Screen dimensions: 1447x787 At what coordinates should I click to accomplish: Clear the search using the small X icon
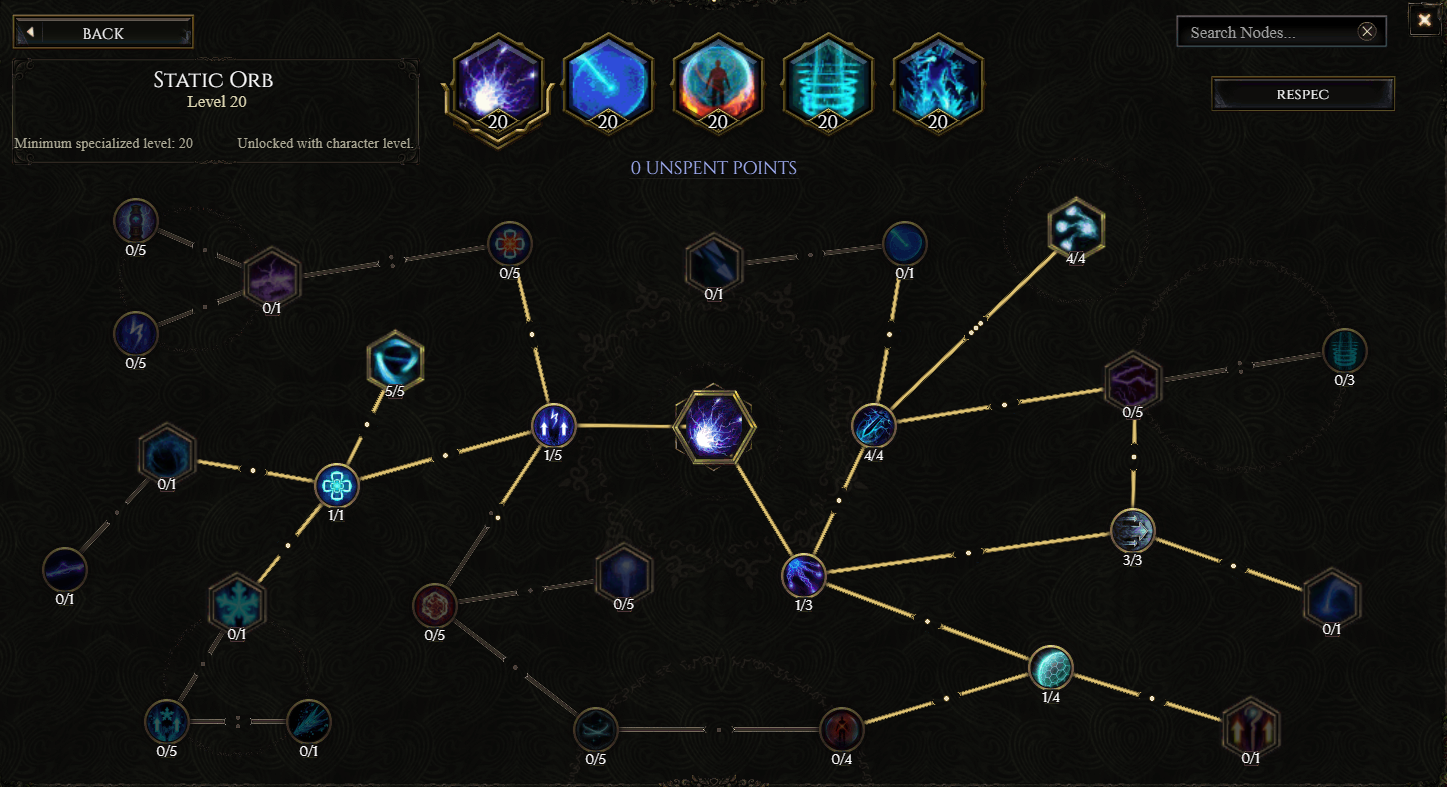point(1367,31)
